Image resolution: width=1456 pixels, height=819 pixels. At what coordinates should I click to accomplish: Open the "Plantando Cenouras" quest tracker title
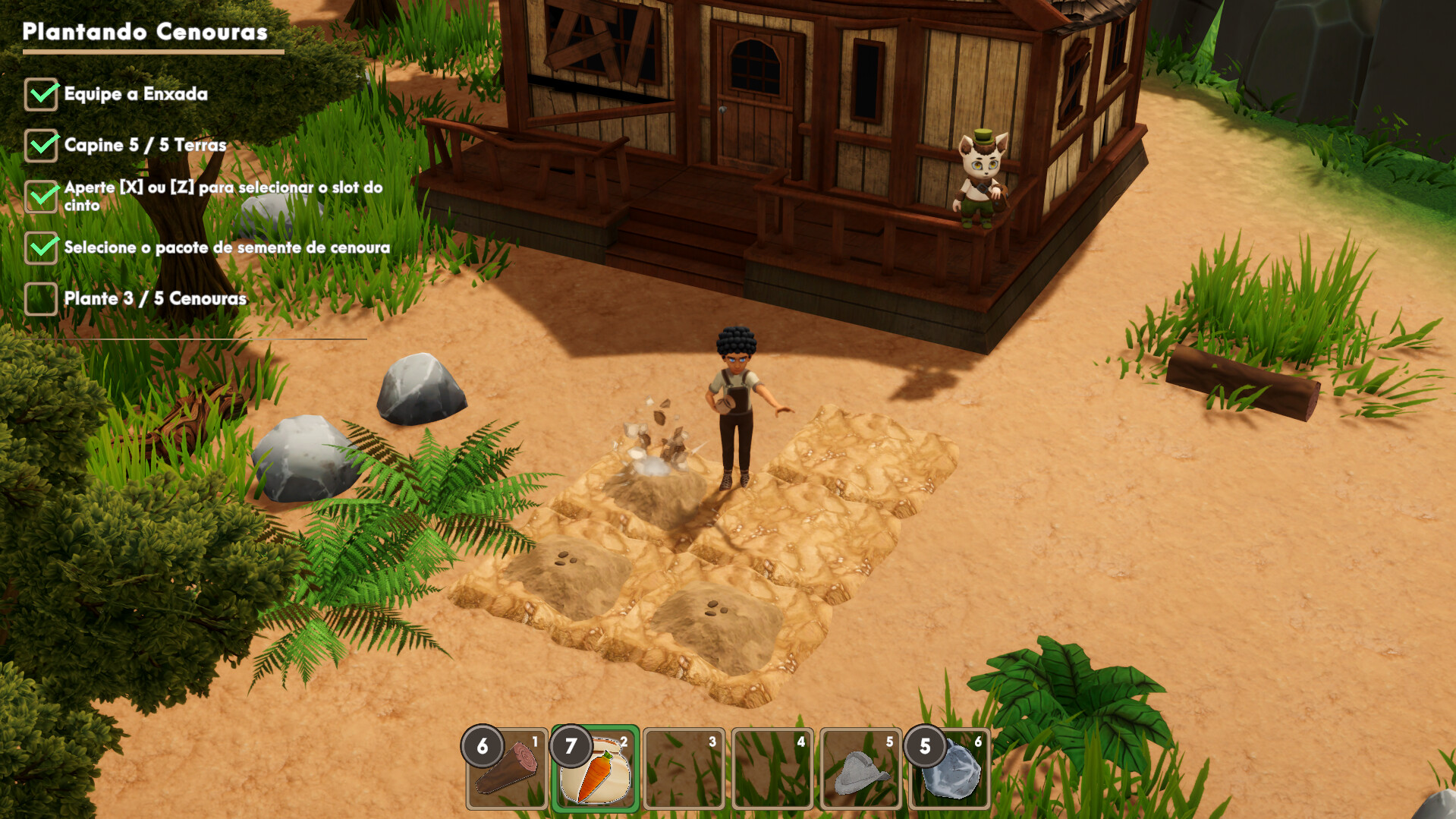(x=145, y=32)
